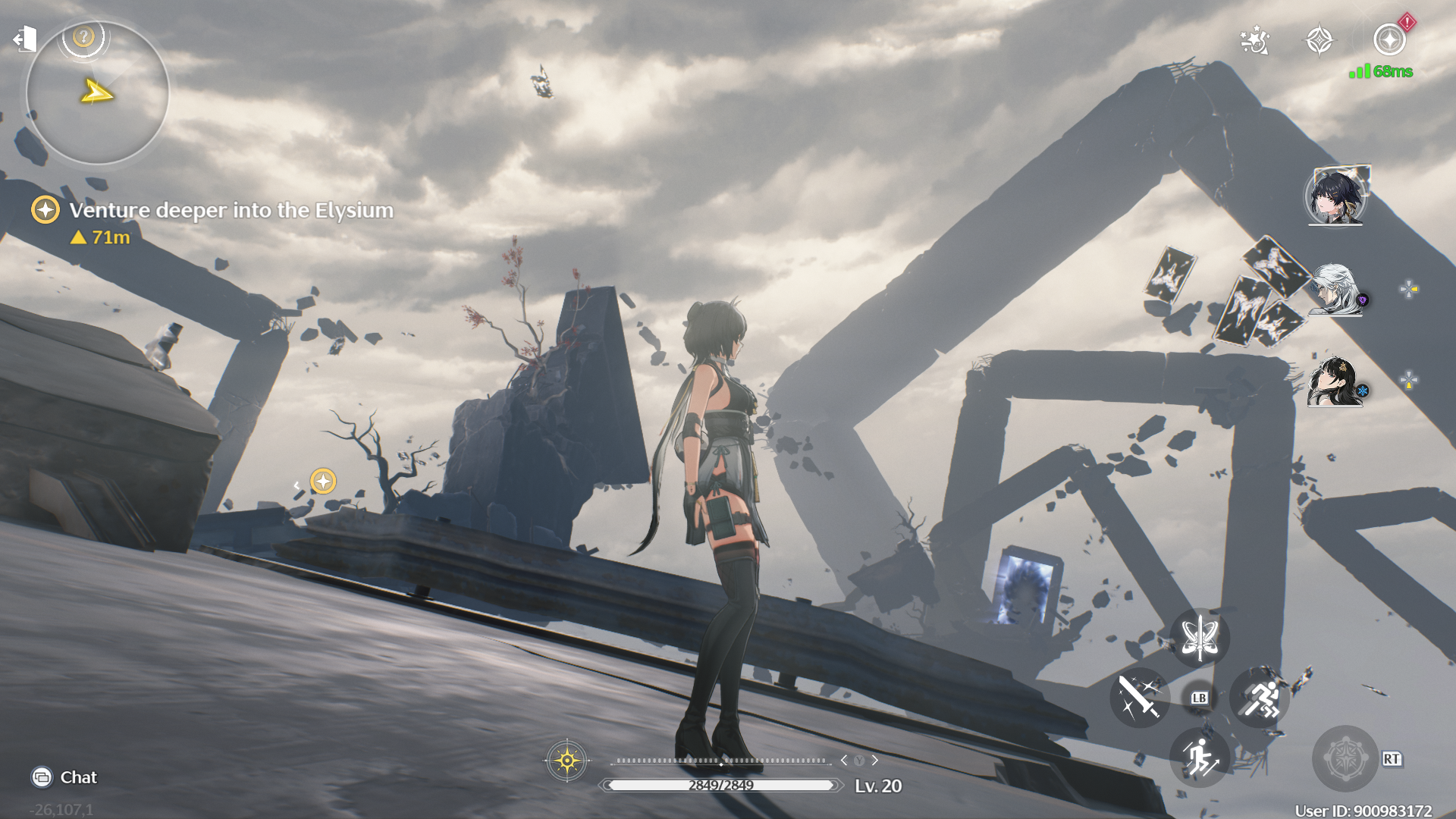
Task: Switch to the black-haired character with hair ornament
Action: [1335, 381]
